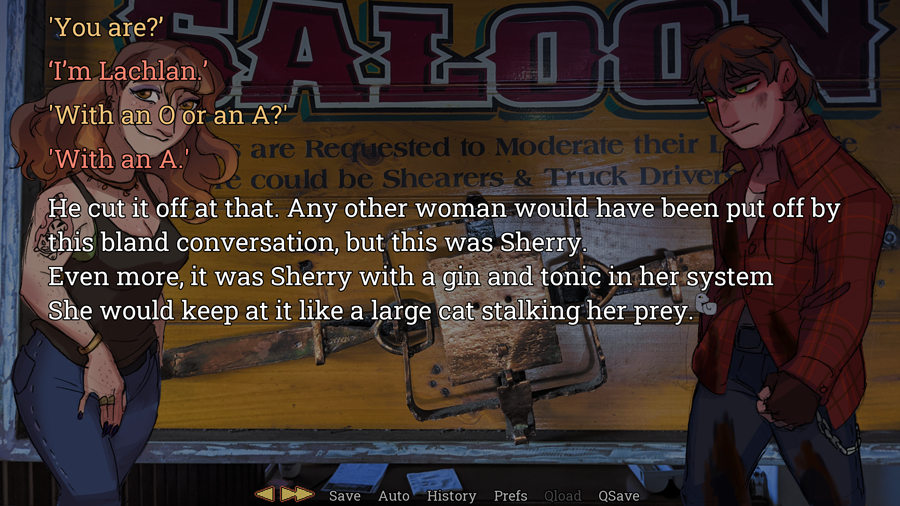Open the dialogue History log
Image resolution: width=900 pixels, height=506 pixels.
tap(451, 496)
